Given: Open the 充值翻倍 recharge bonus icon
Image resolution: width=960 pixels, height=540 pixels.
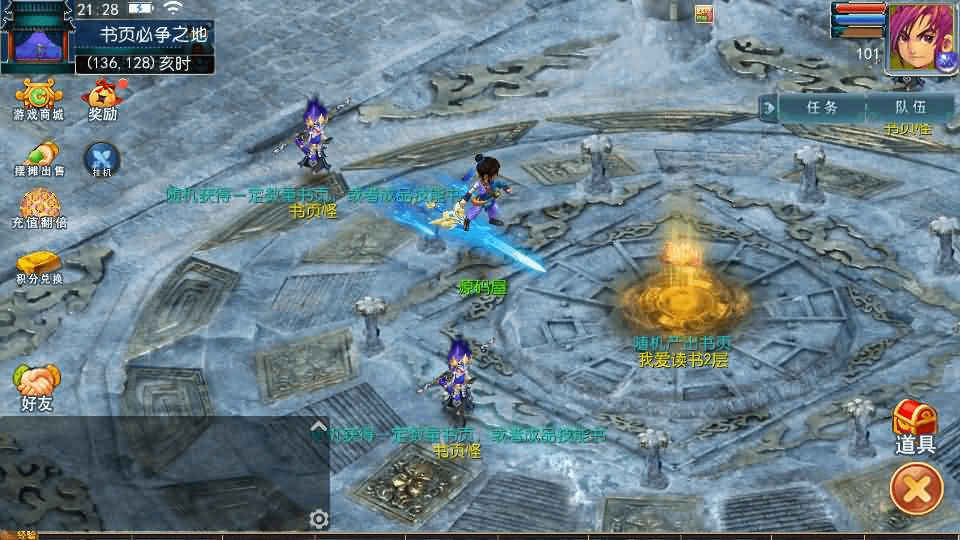Looking at the screenshot, I should point(40,209).
